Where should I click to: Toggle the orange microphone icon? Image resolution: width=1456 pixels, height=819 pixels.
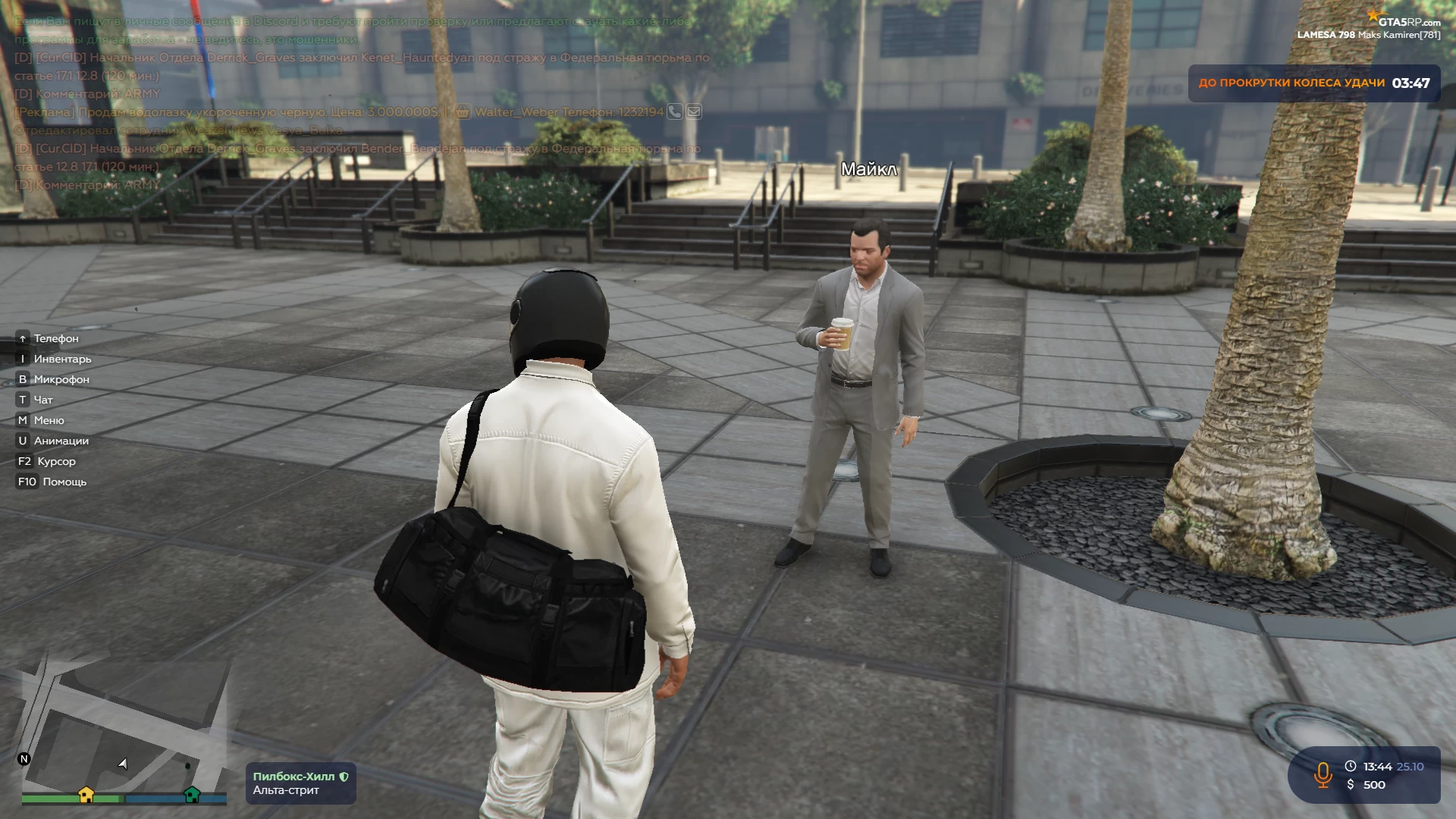[x=1323, y=775]
